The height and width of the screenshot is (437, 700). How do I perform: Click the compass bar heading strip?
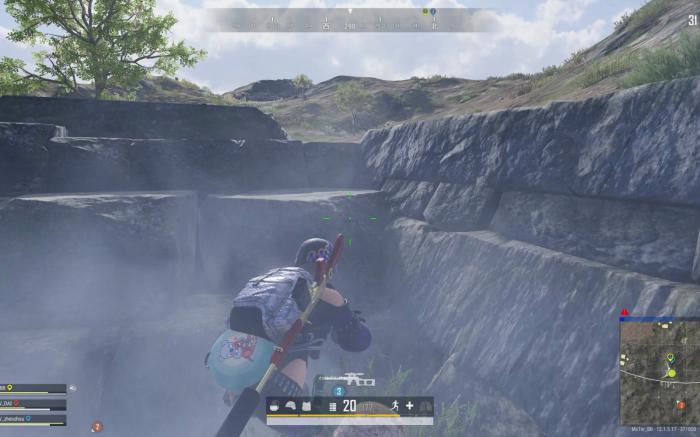(x=350, y=20)
